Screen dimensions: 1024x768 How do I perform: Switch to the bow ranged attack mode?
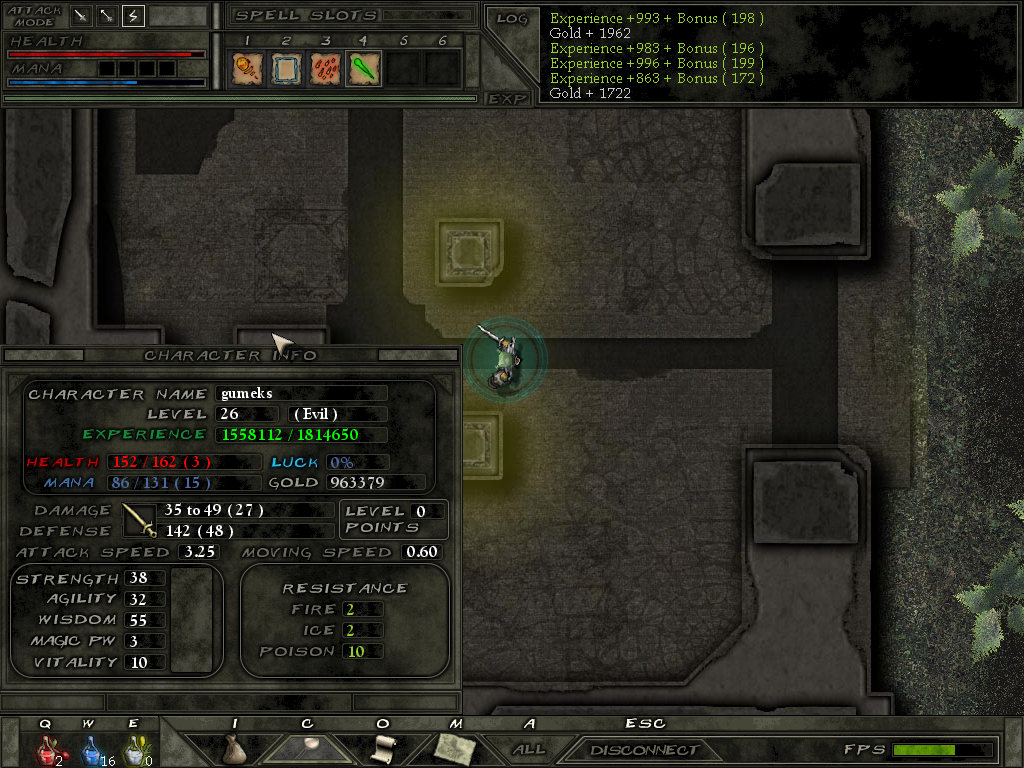click(107, 16)
